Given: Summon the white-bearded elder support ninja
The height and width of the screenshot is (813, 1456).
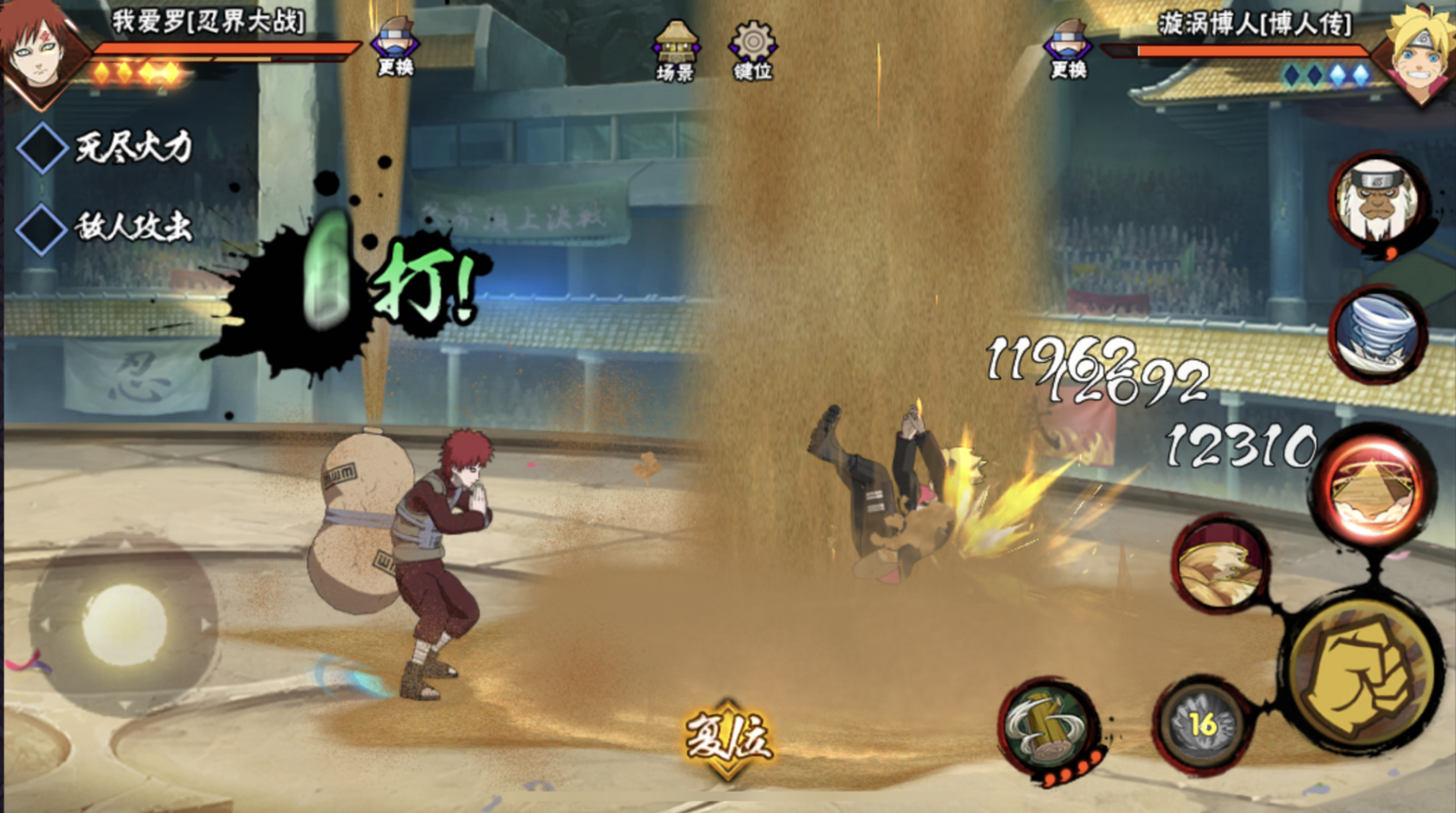Looking at the screenshot, I should point(1377,201).
